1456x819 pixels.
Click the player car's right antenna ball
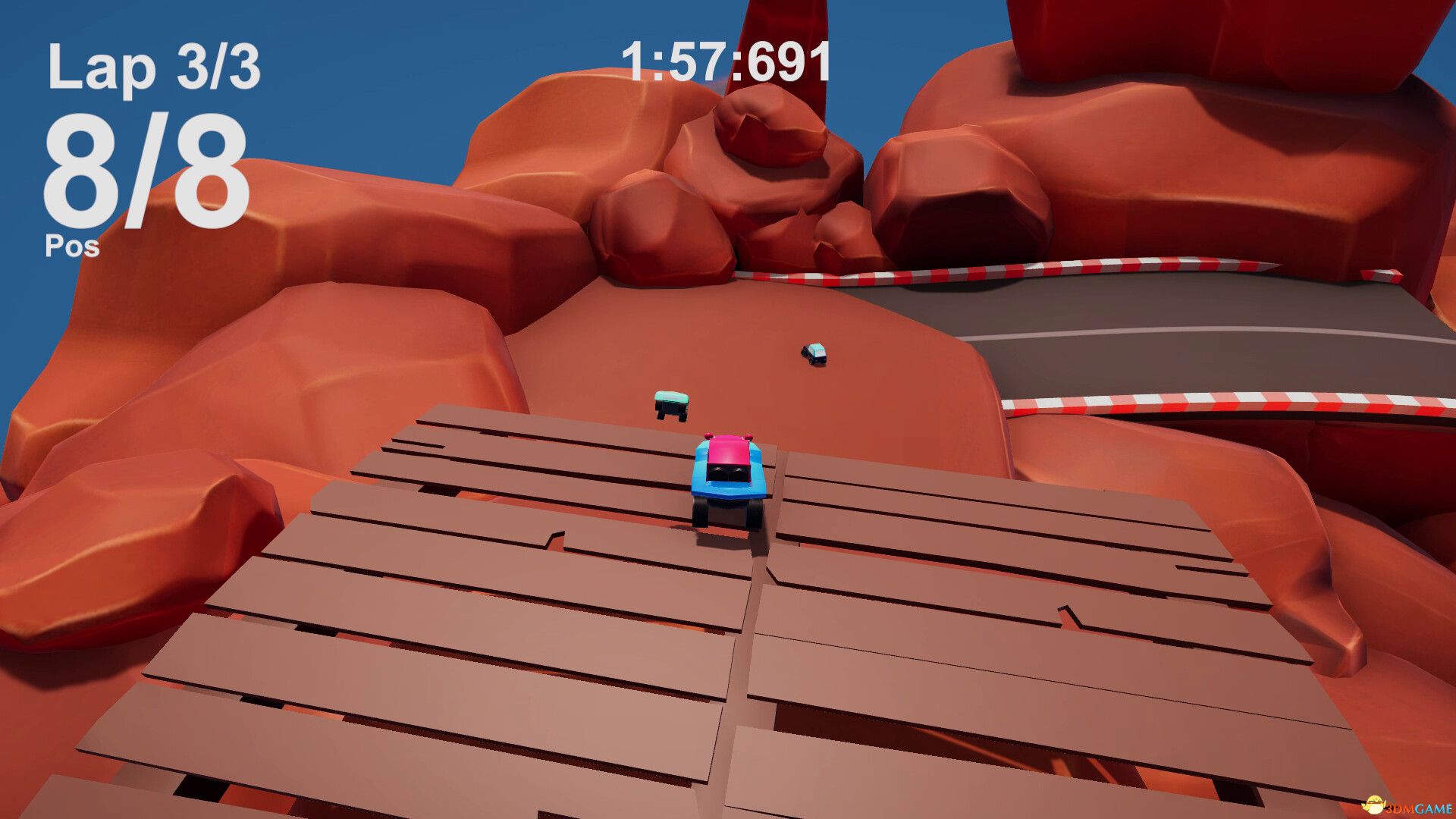pyautogui.click(x=748, y=437)
